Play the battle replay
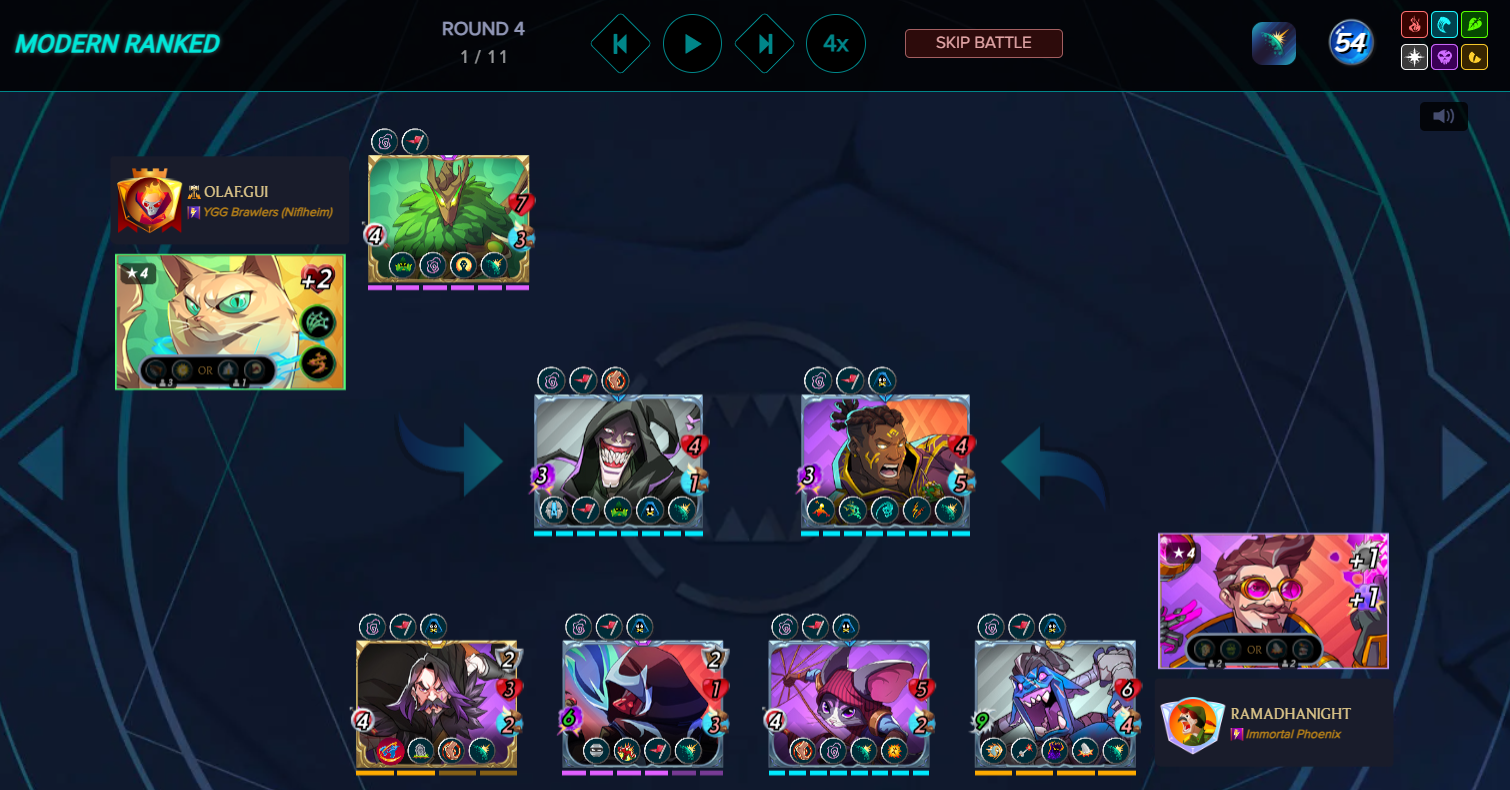 [x=692, y=44]
